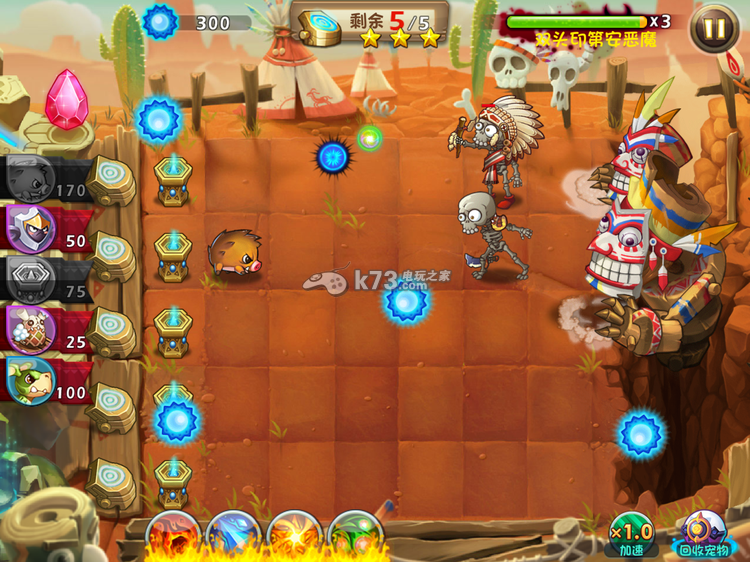Trigger the orange explosion skill orb
The height and width of the screenshot is (562, 750).
click(294, 536)
